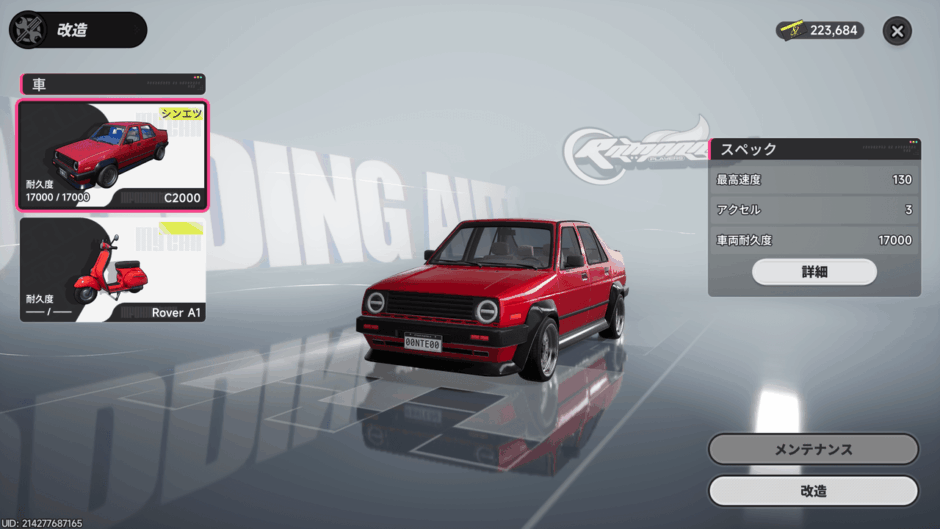940x529 pixels.
Task: Click the 改造 modify button below メンテナンス
Action: click(x=813, y=491)
